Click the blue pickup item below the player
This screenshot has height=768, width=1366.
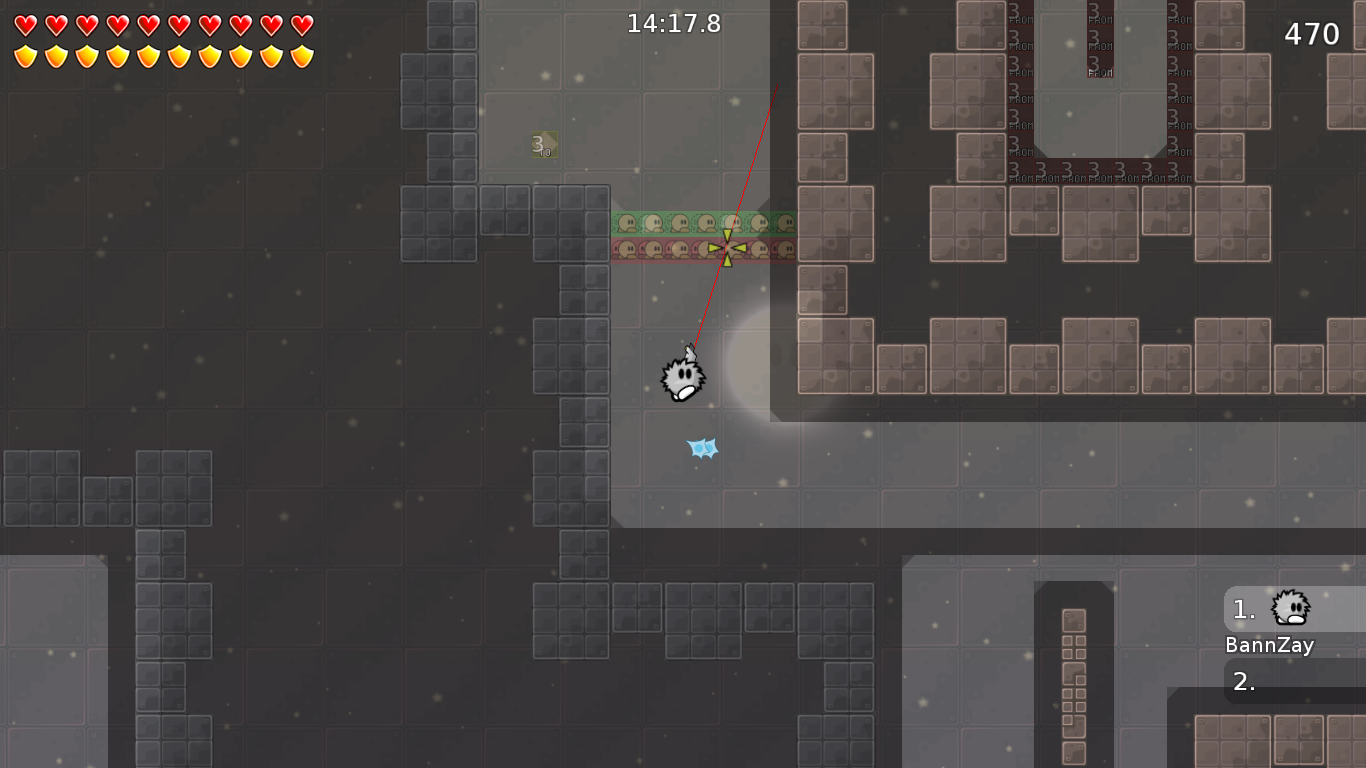coord(702,450)
